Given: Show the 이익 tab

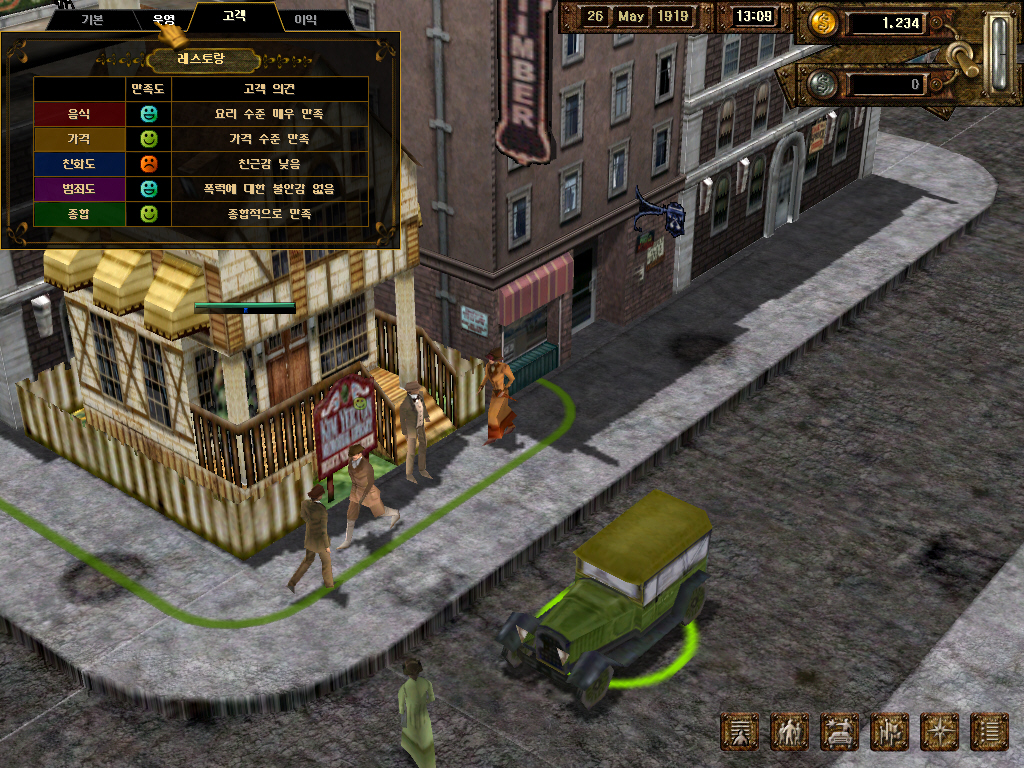Looking at the screenshot, I should 306,19.
